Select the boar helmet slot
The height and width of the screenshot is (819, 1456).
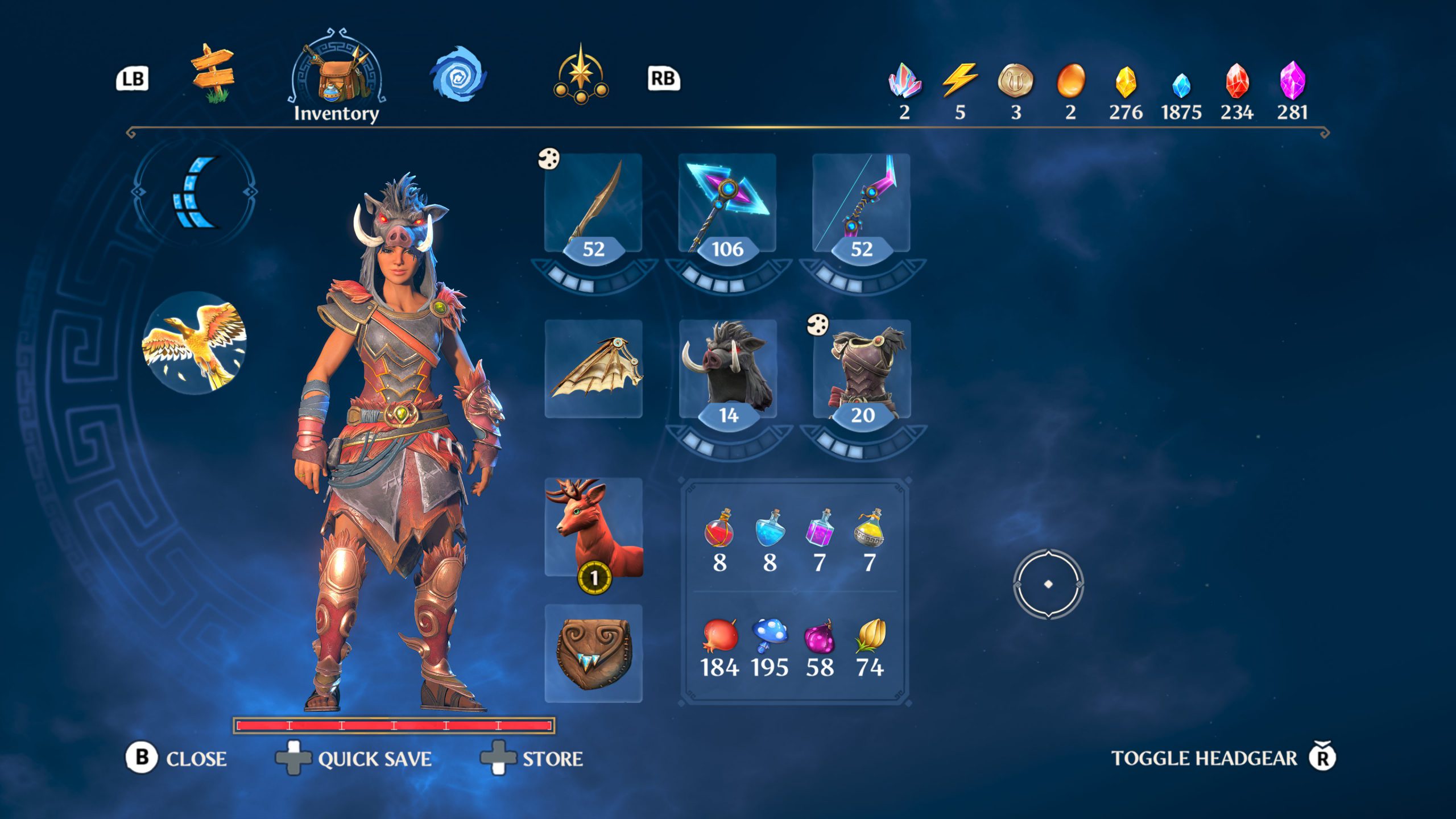[x=728, y=369]
